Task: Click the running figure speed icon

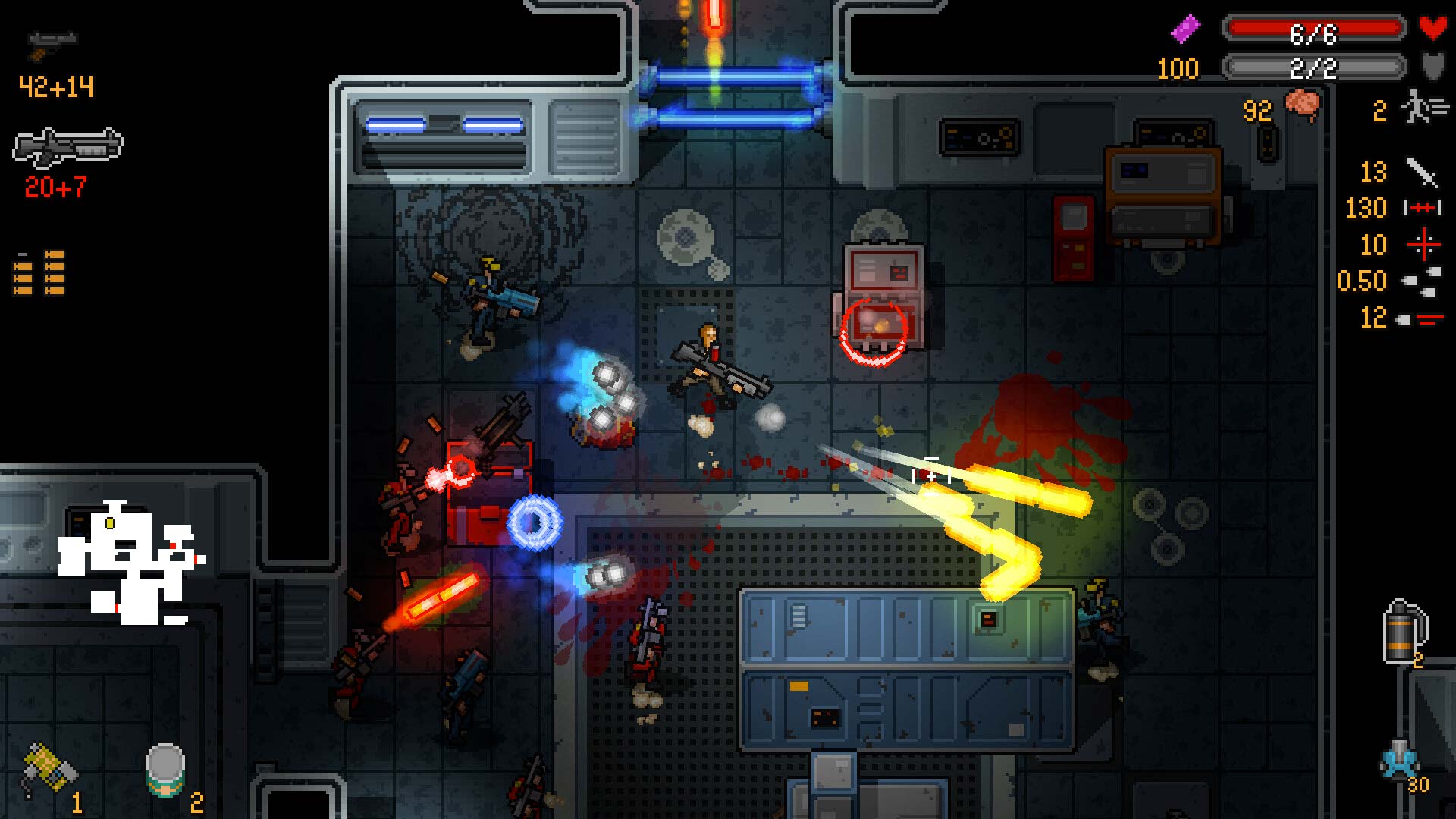Action: click(x=1423, y=108)
